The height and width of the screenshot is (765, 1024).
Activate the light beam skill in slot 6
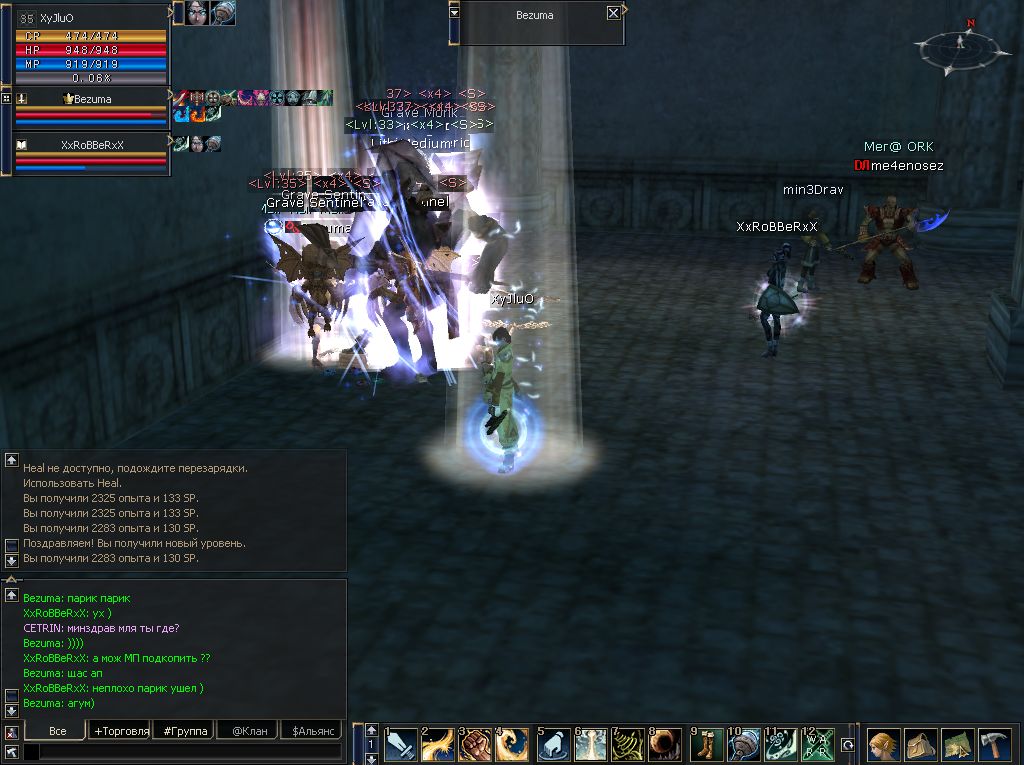point(591,746)
